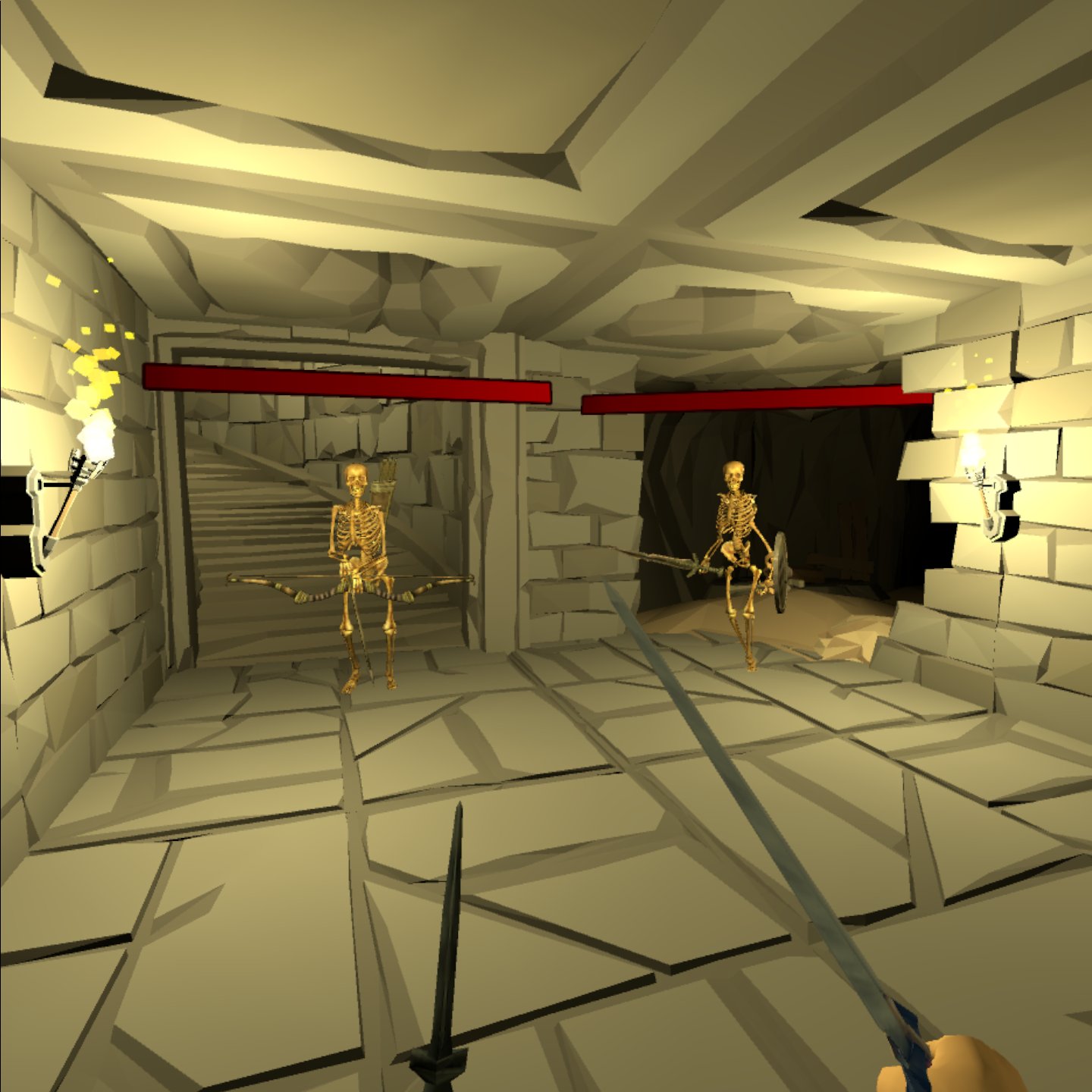The width and height of the screenshot is (1092, 1092).
Task: Click the archer skeleton's health bar
Action: [345, 383]
